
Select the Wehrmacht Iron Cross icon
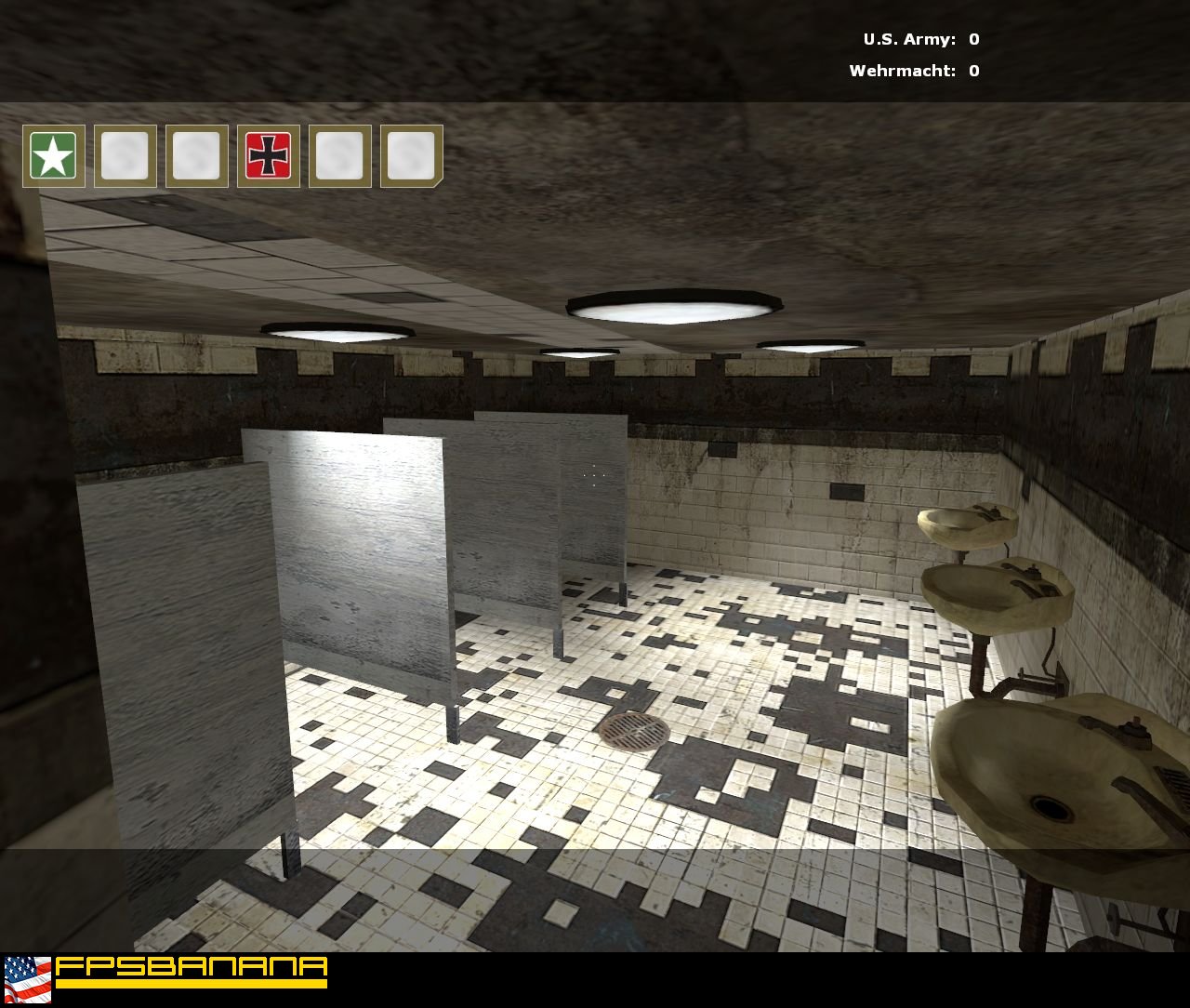click(x=267, y=156)
